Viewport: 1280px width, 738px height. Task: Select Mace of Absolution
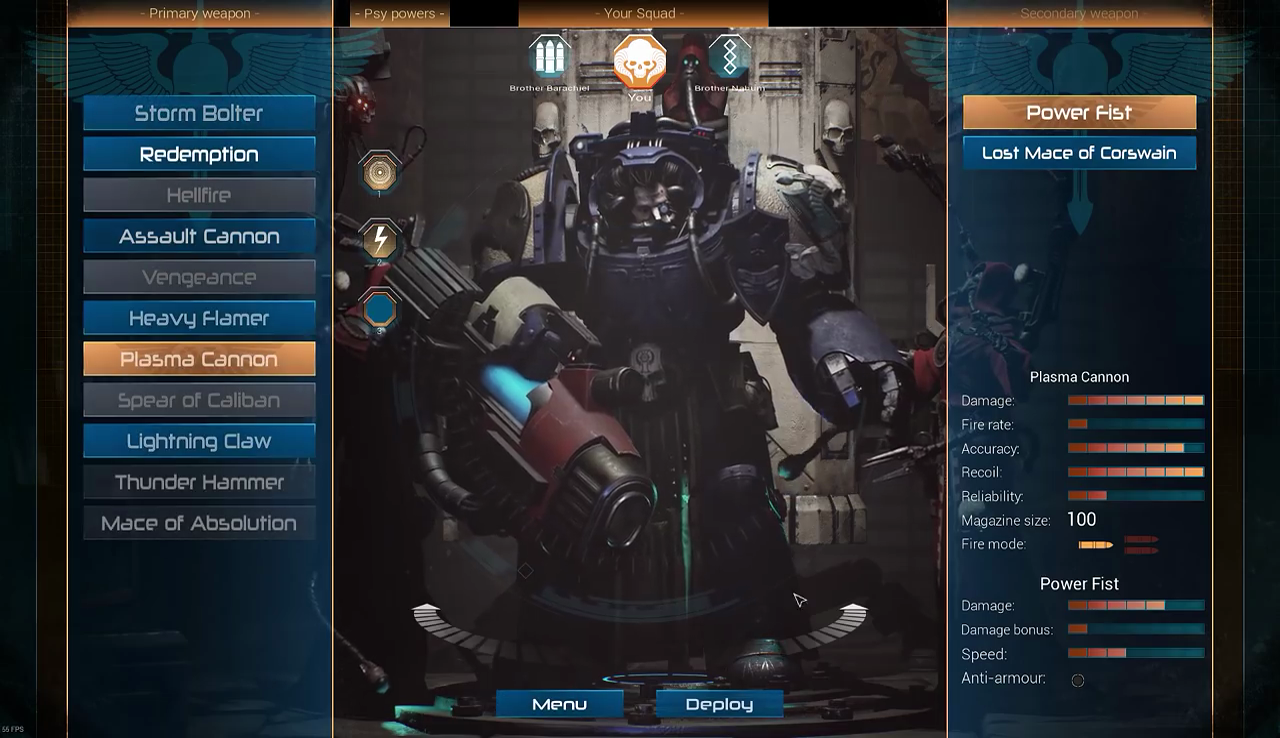tap(199, 523)
